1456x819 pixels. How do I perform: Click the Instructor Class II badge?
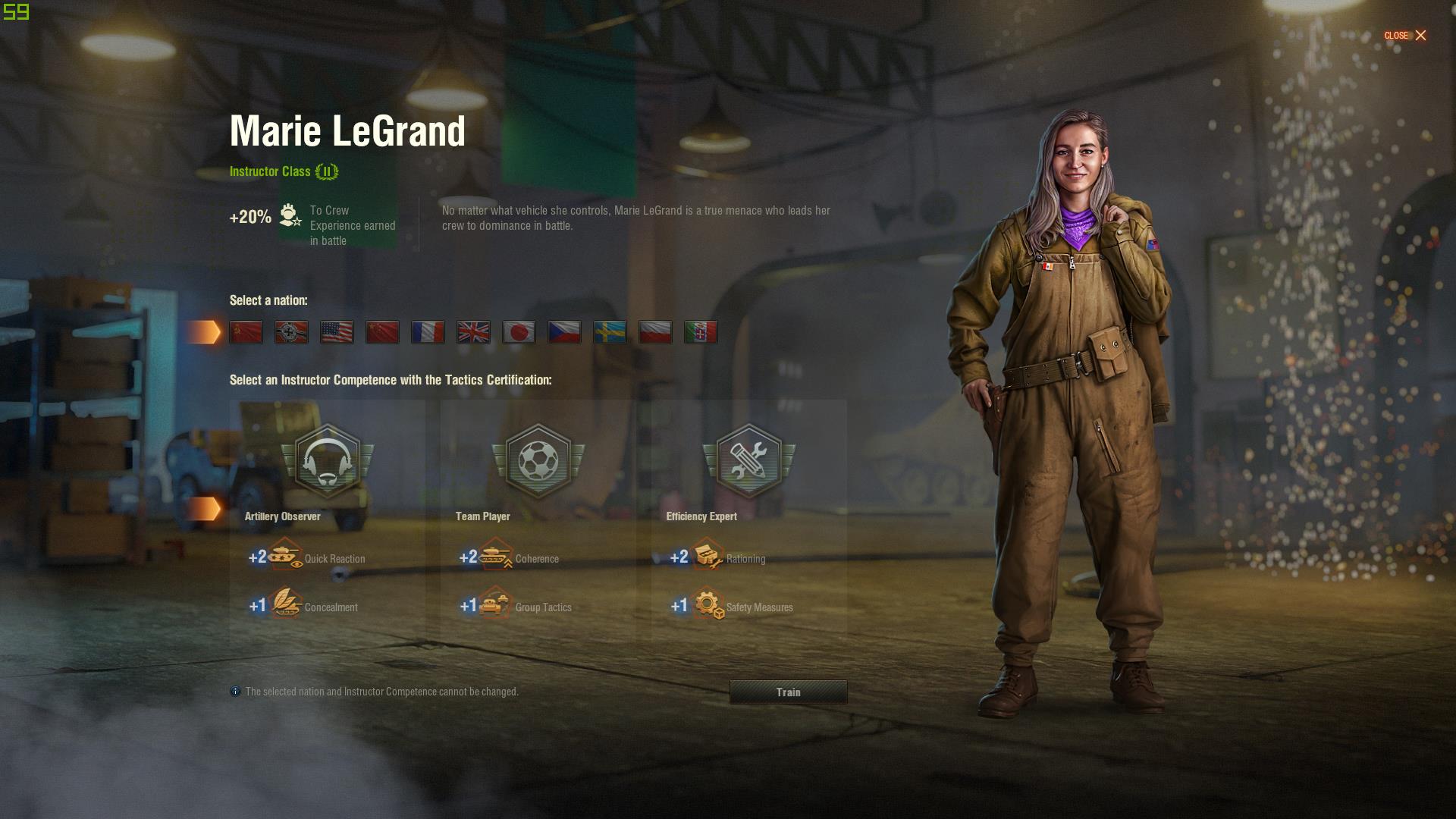point(327,171)
